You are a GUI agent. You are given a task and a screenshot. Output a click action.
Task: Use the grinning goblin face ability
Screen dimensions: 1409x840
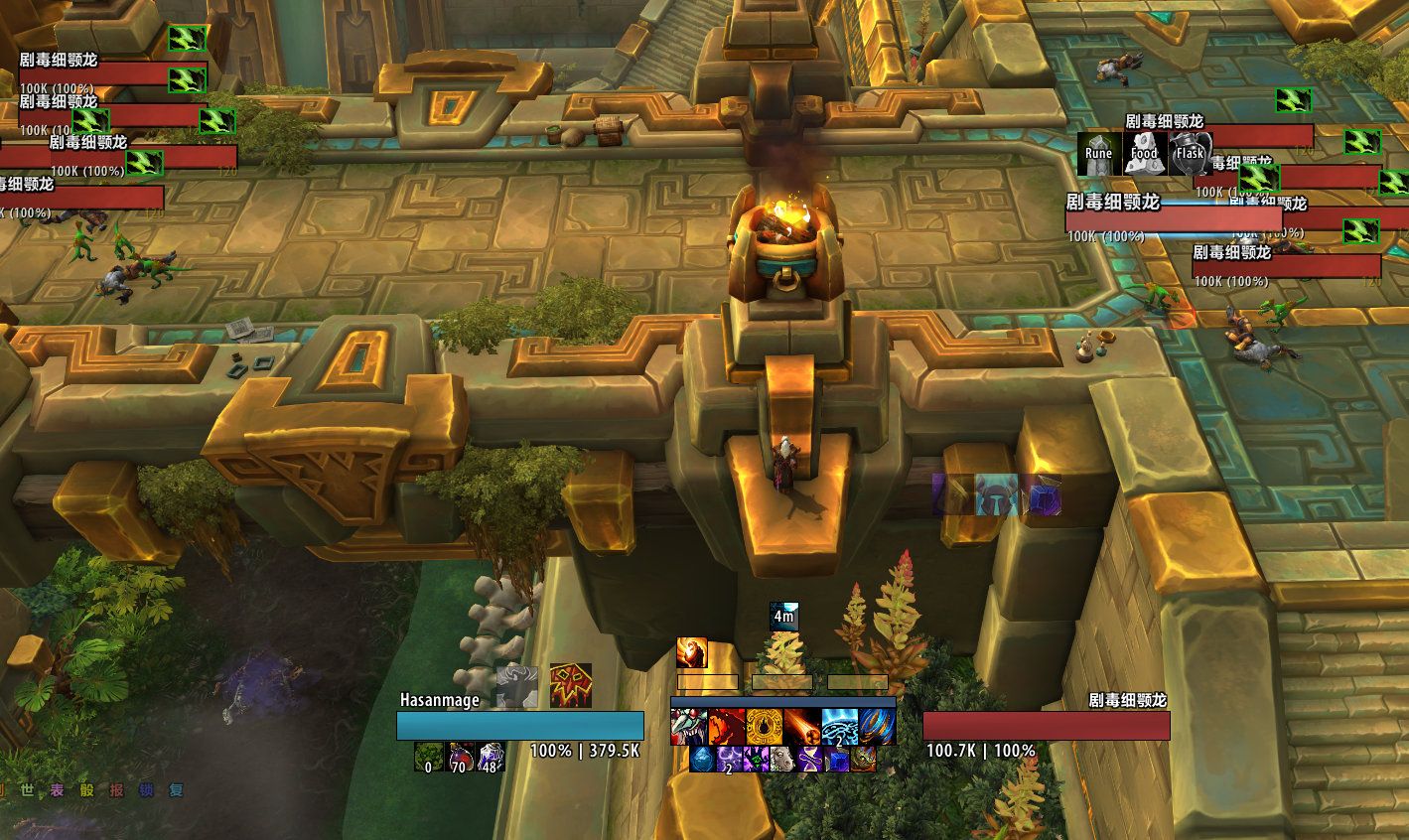[689, 727]
